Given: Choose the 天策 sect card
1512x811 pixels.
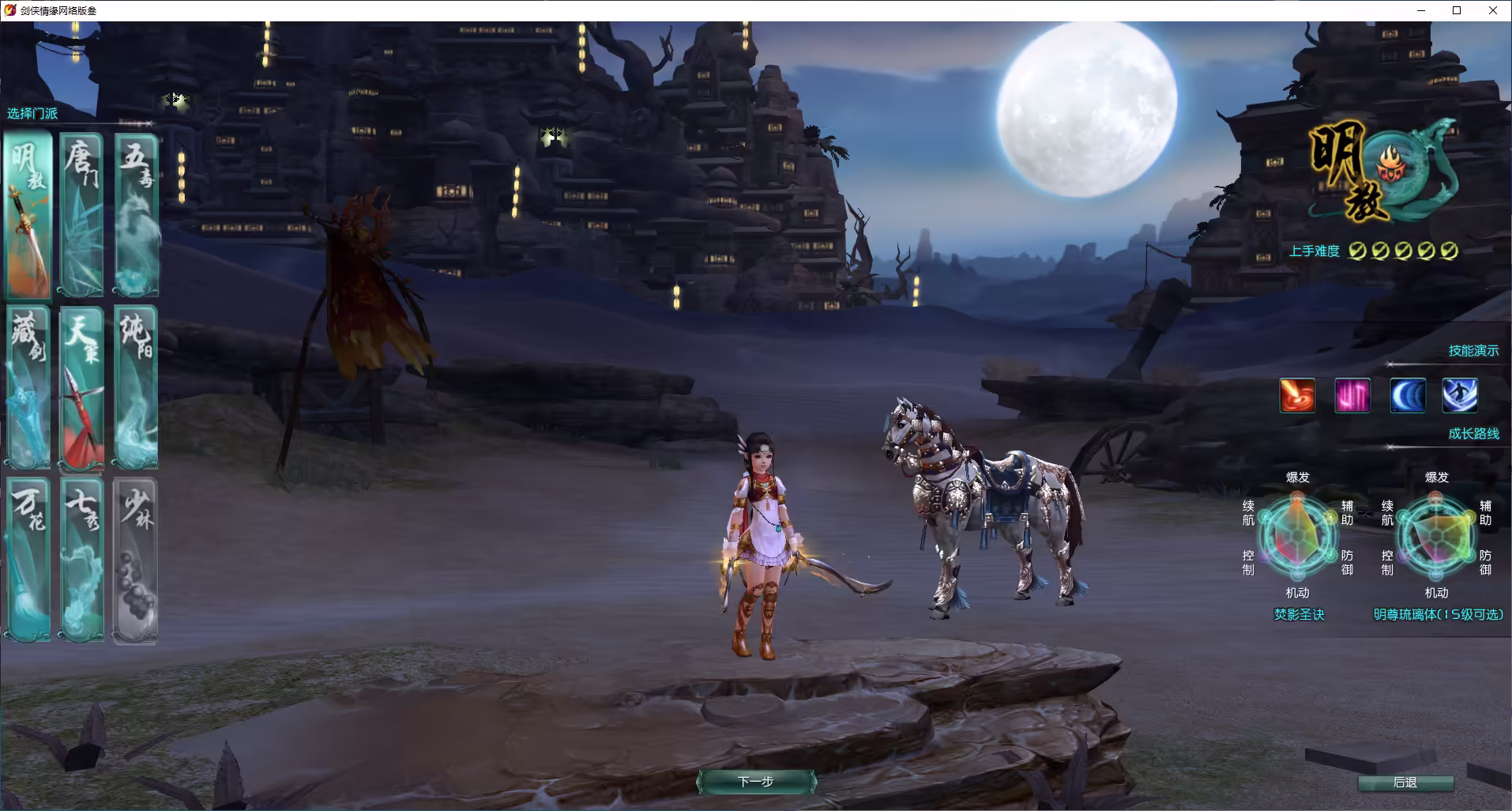Looking at the screenshot, I should pos(82,387).
